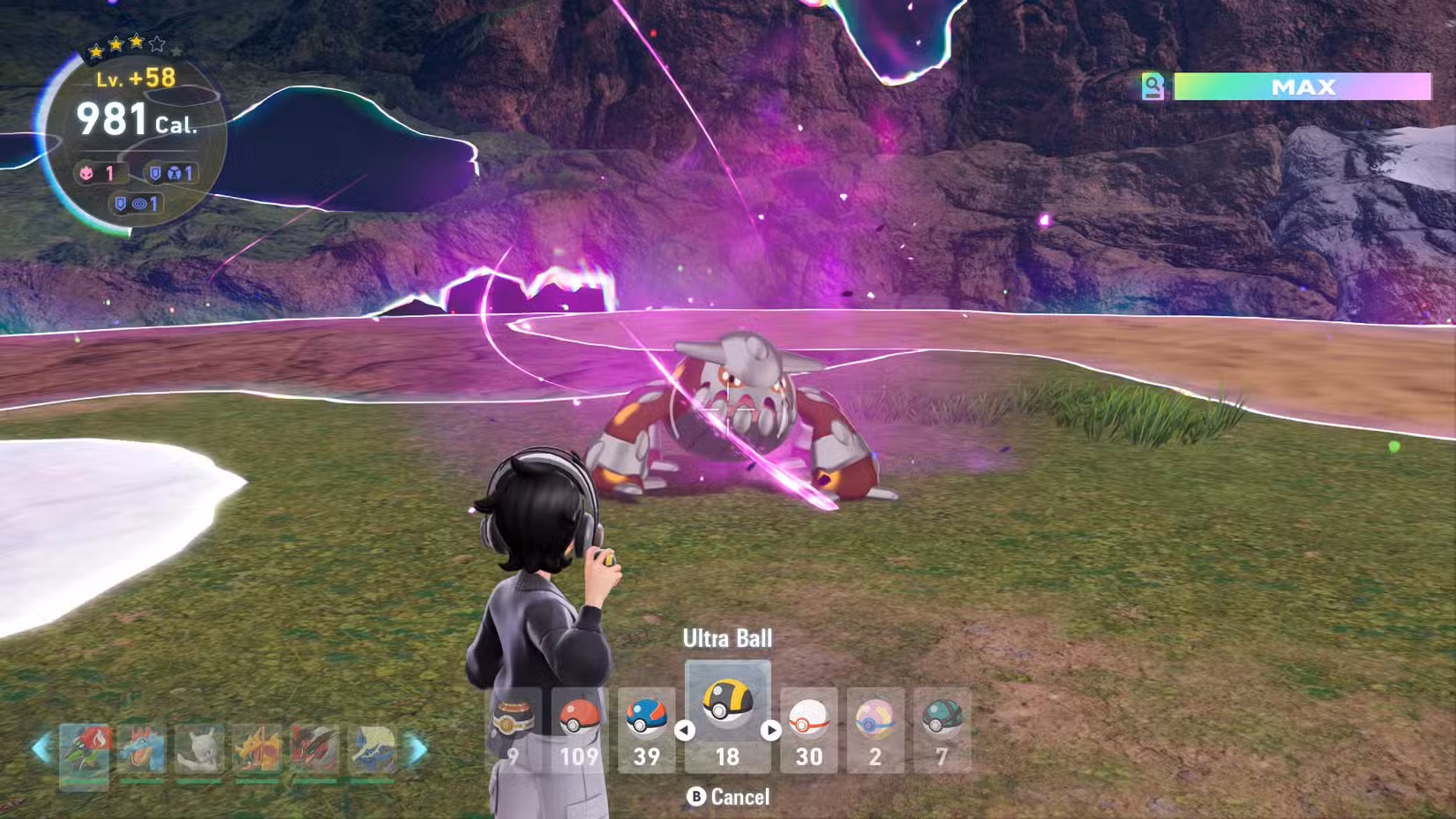
Task: Choose the blue and yellow party Pokémon
Action: click(x=372, y=750)
